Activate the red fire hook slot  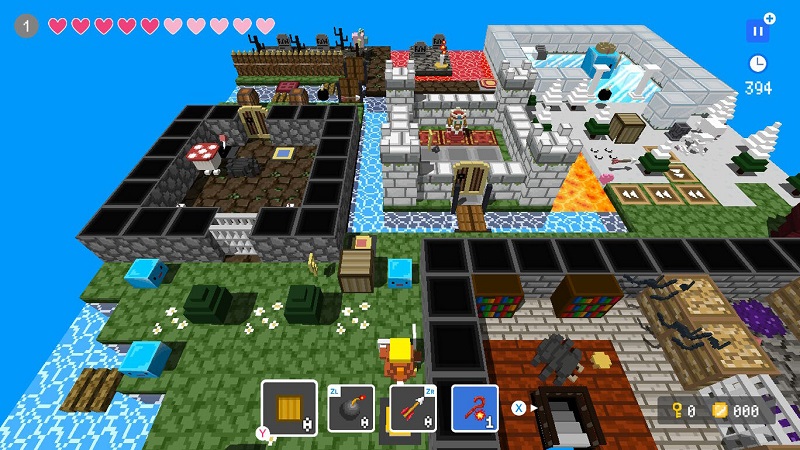[475, 409]
